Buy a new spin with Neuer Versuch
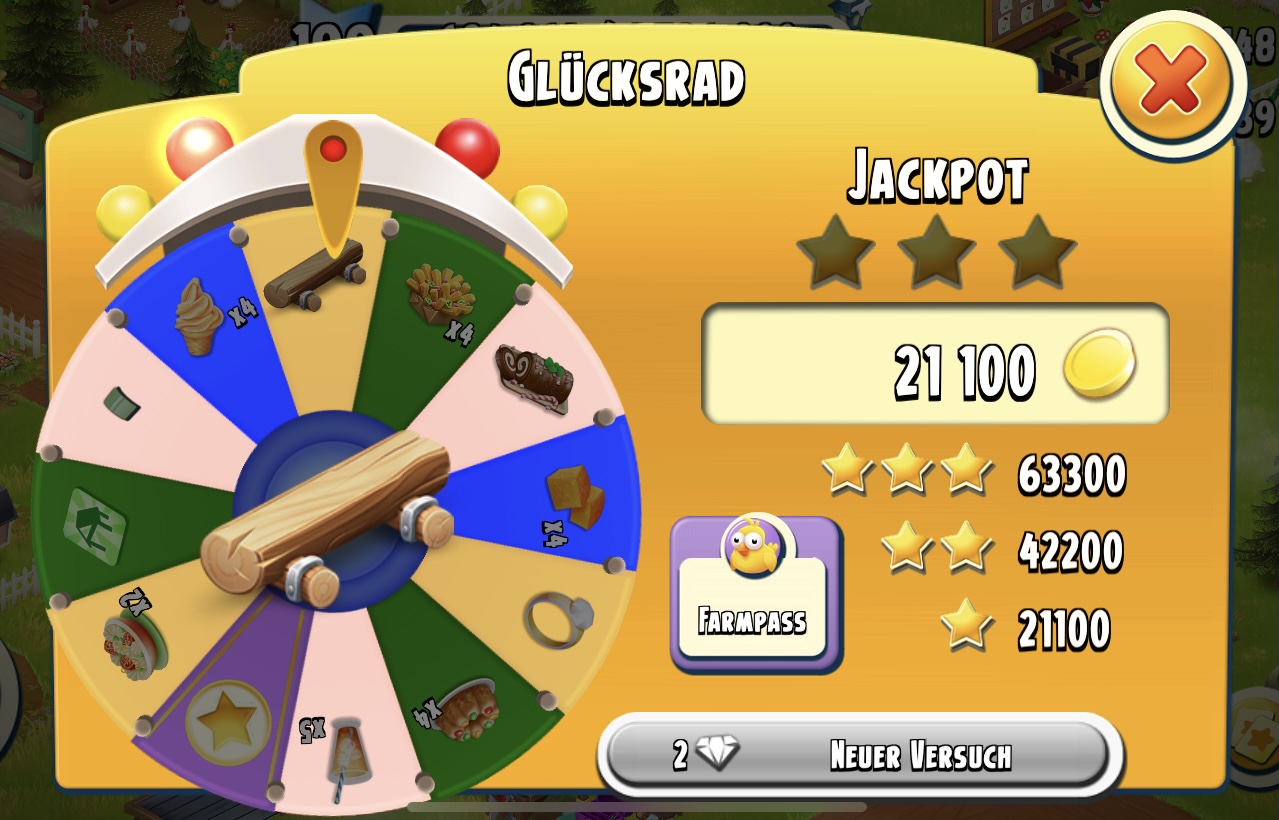Image resolution: width=1279 pixels, height=820 pixels. (860, 755)
